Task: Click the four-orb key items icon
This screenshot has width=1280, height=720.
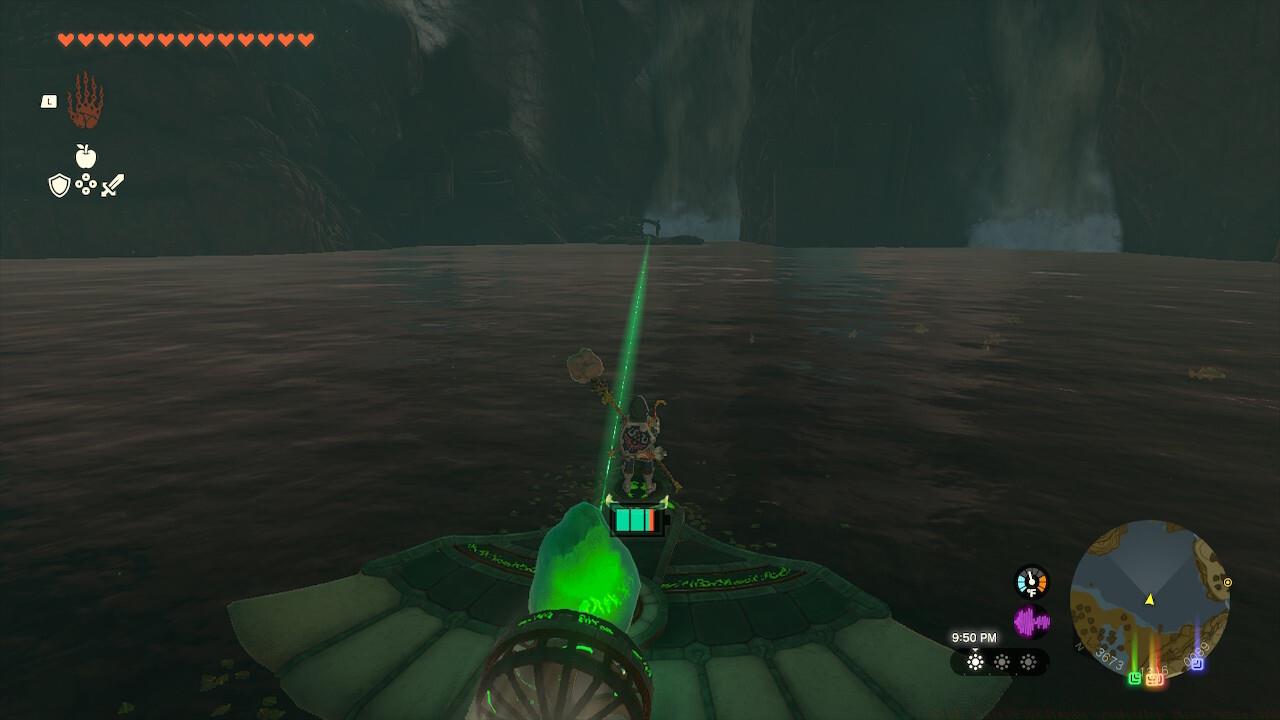Action: (88, 185)
